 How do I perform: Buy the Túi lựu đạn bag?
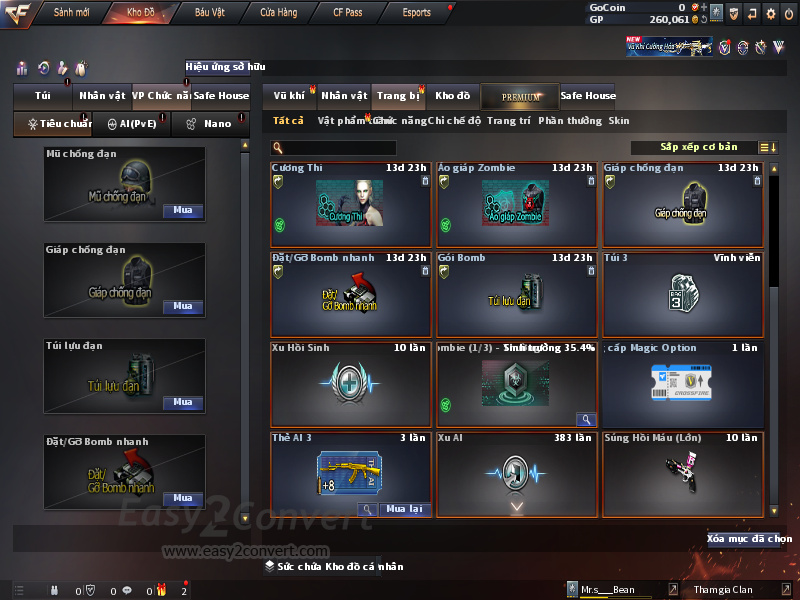pos(183,402)
